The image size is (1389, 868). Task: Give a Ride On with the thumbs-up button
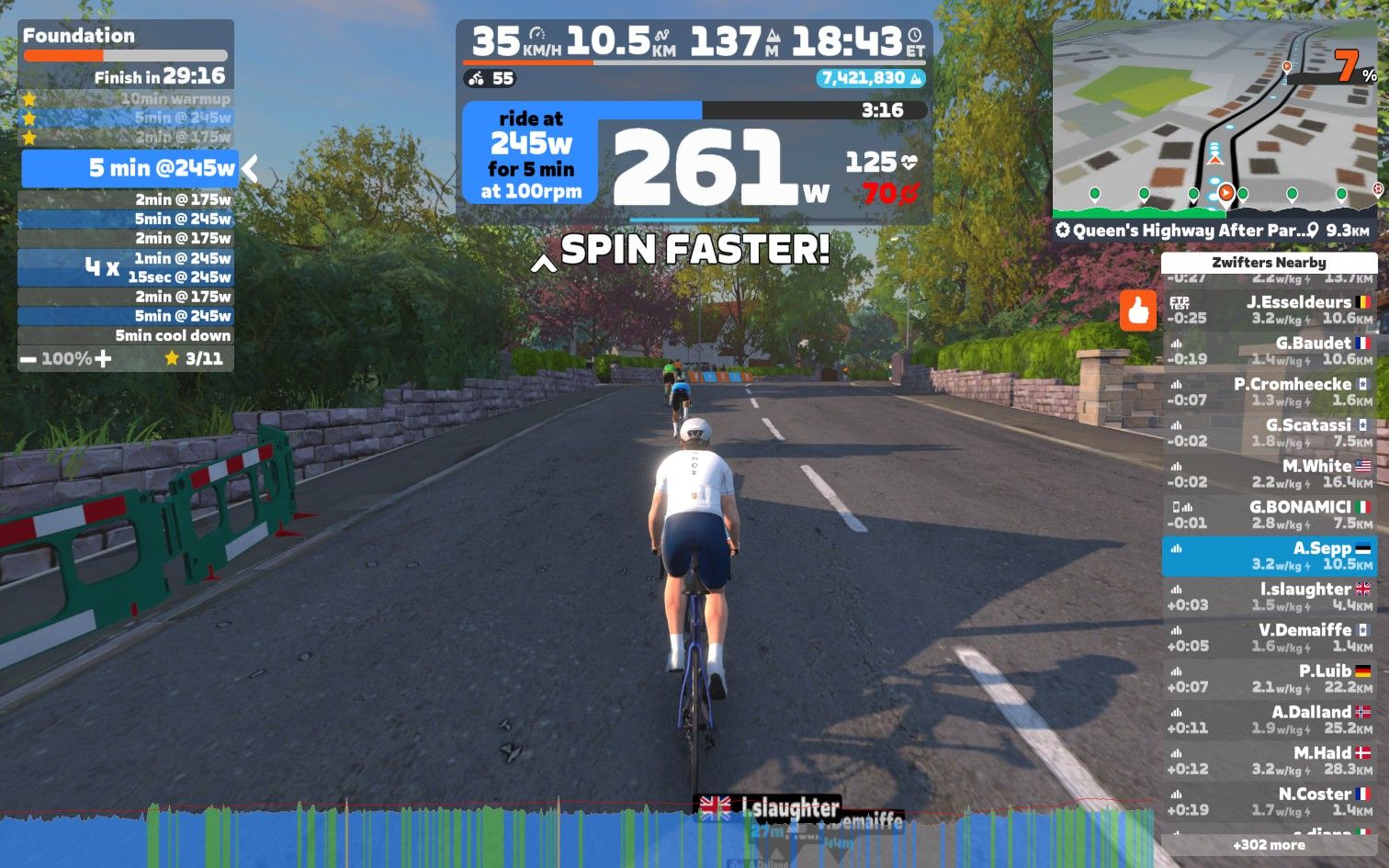(x=1138, y=310)
